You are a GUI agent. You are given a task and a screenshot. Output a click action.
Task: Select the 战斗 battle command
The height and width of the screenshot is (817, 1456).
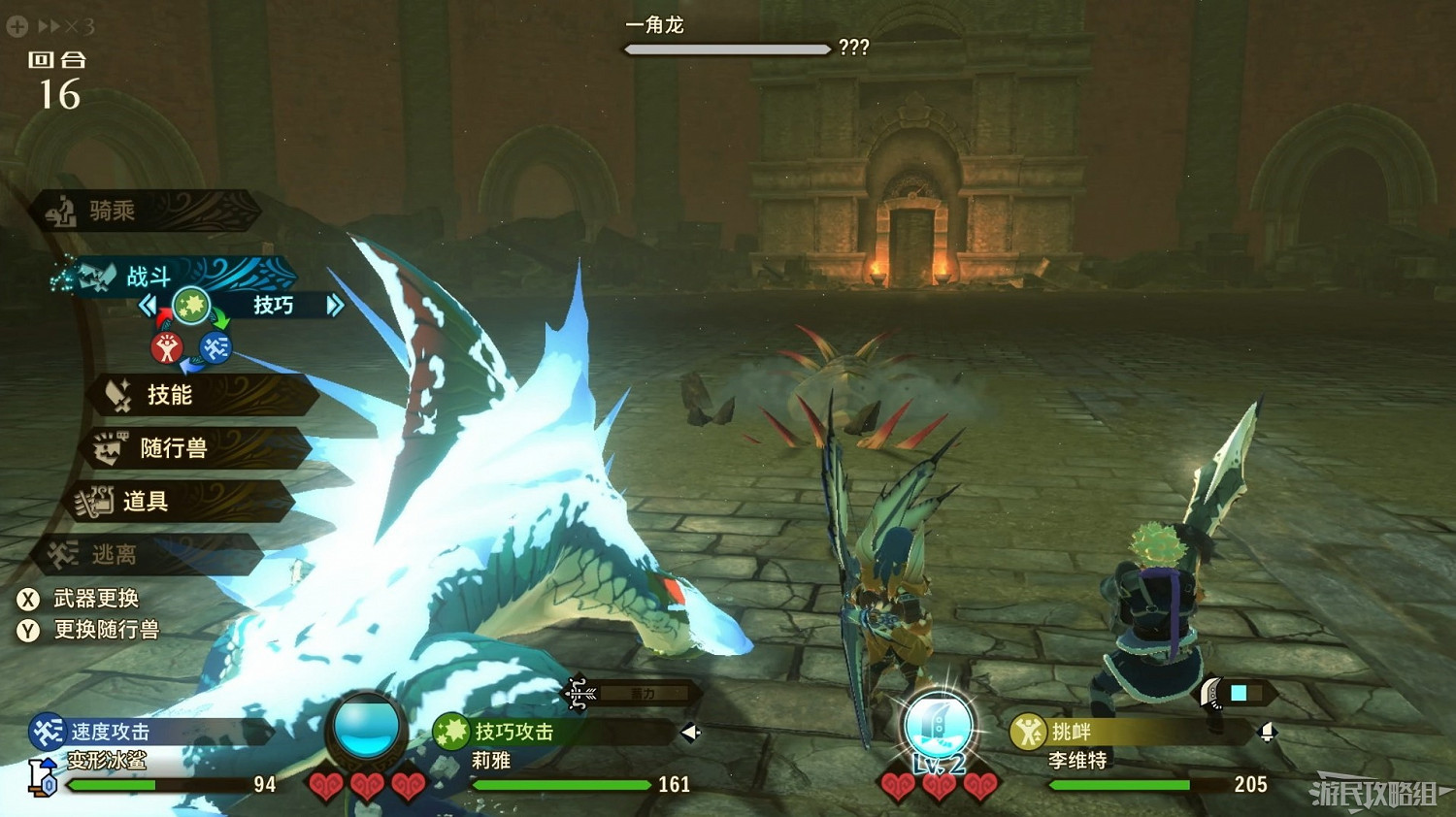148,277
